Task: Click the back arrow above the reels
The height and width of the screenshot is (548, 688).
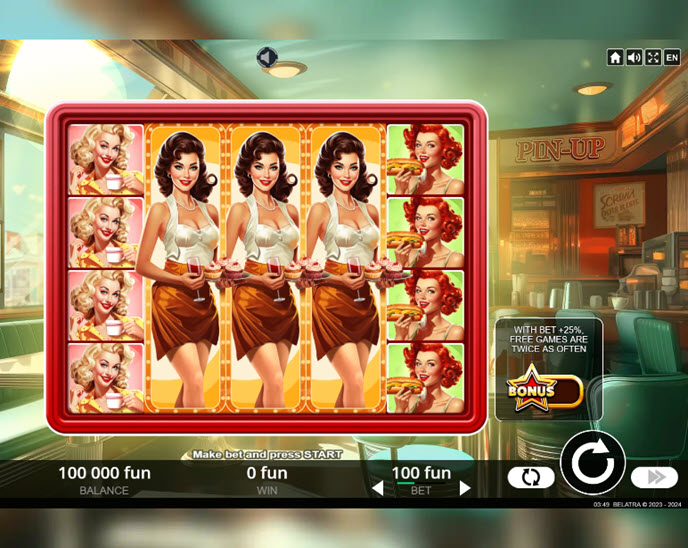Action: coord(266,58)
